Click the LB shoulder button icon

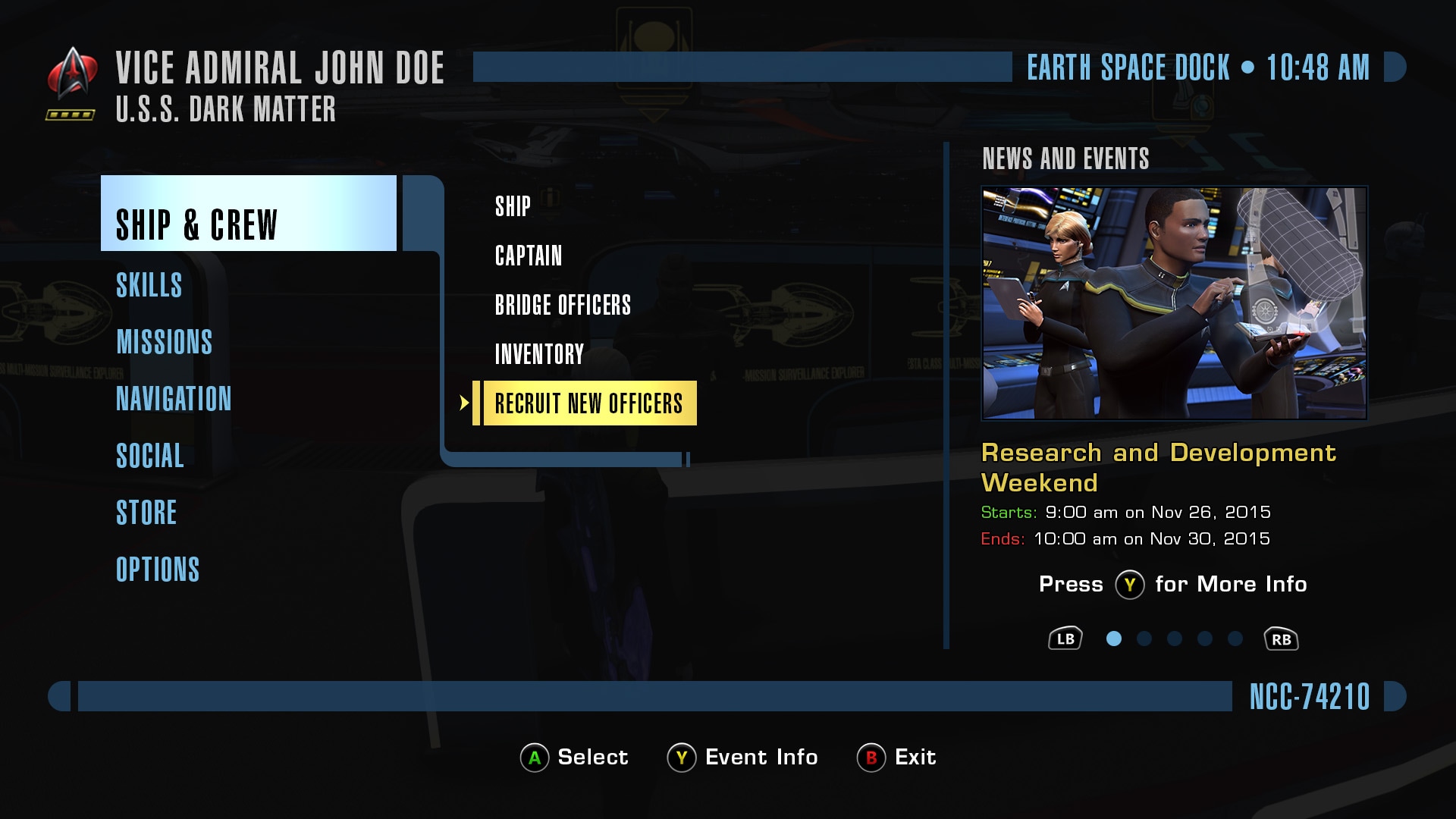click(1066, 639)
